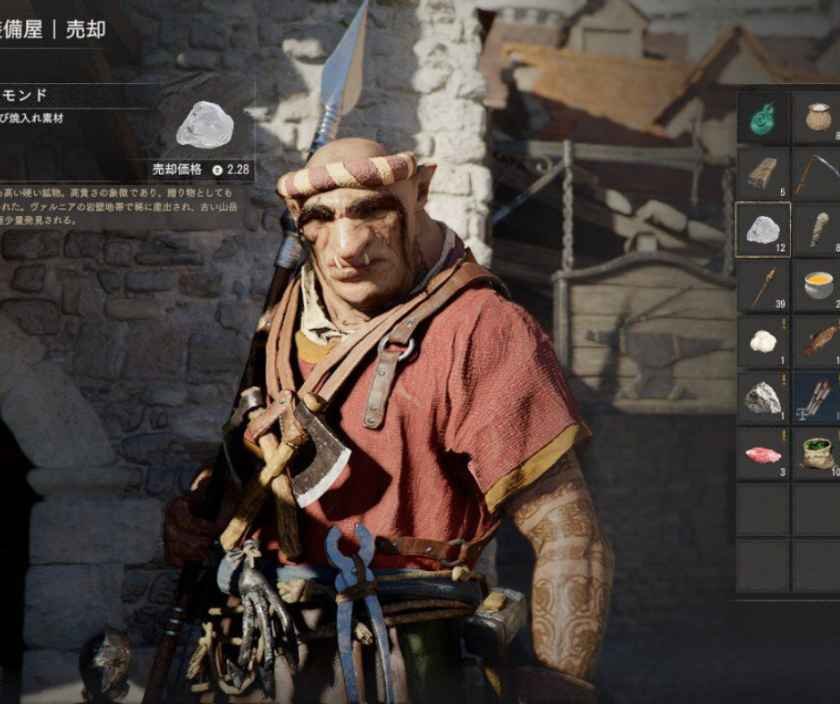Choose the fluffy white cotton item
Screen dimensions: 840x704
coord(763,341)
